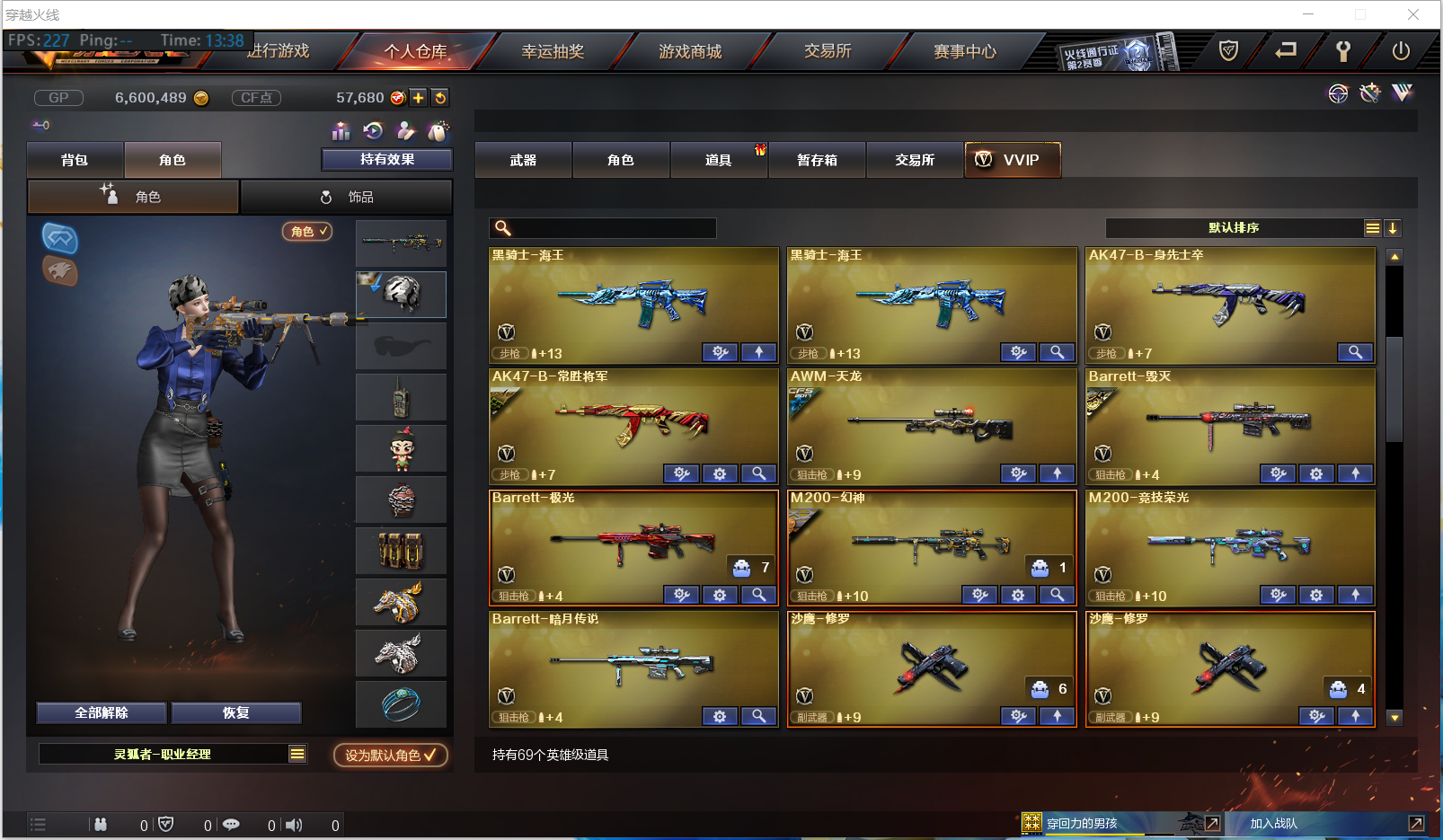Open the weapon modification wrench icon above item grid
Image resolution: width=1443 pixels, height=840 pixels.
[1369, 93]
